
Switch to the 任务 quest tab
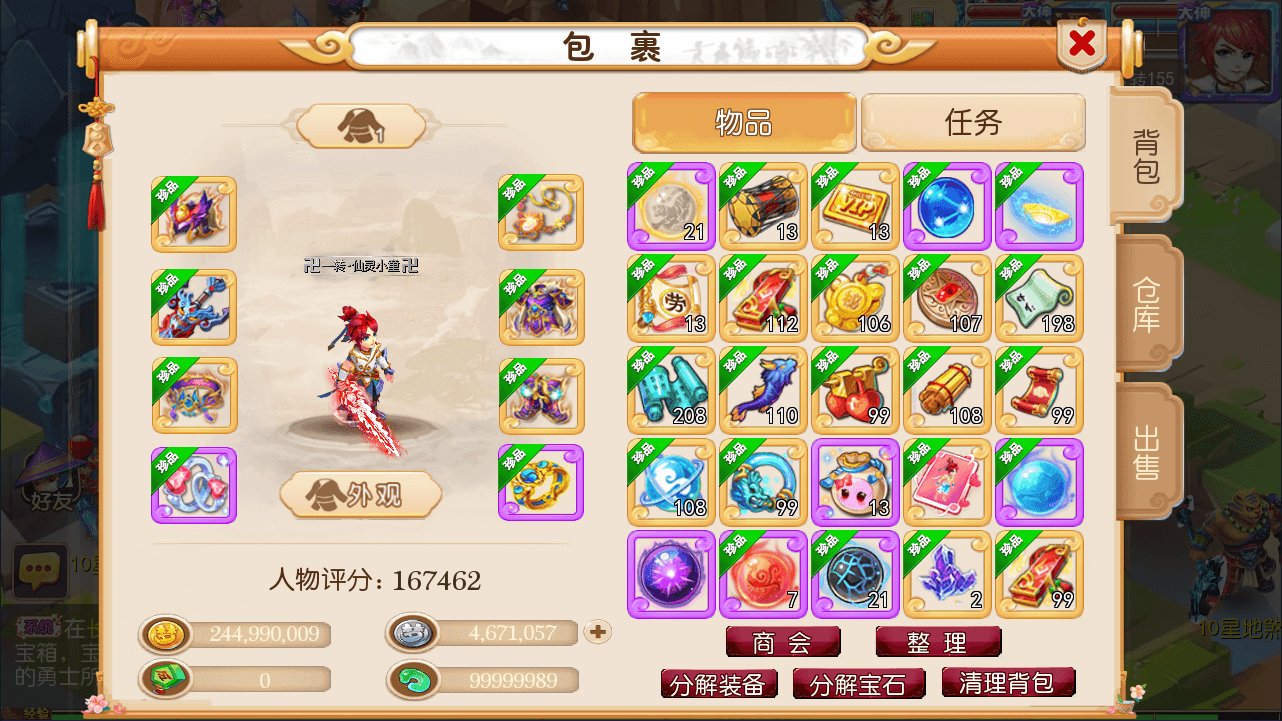point(973,122)
